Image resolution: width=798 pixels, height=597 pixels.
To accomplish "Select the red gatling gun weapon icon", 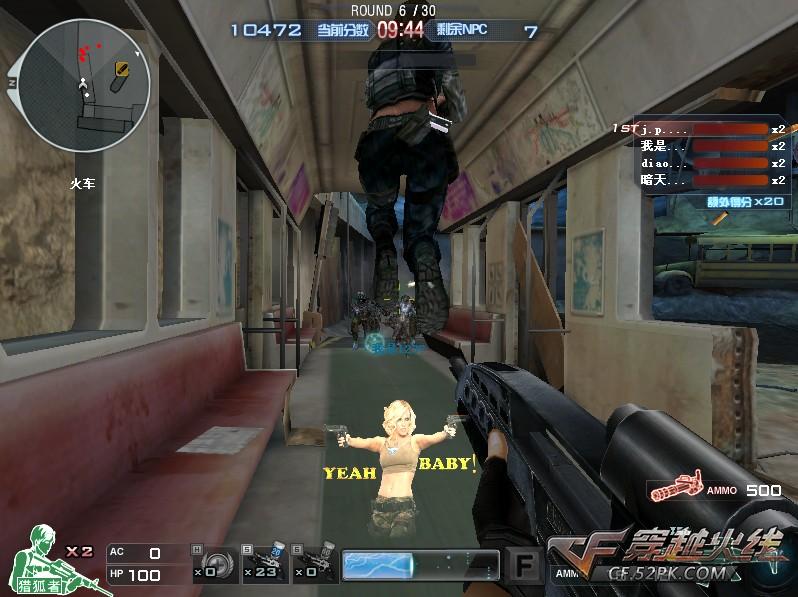I will click(675, 489).
